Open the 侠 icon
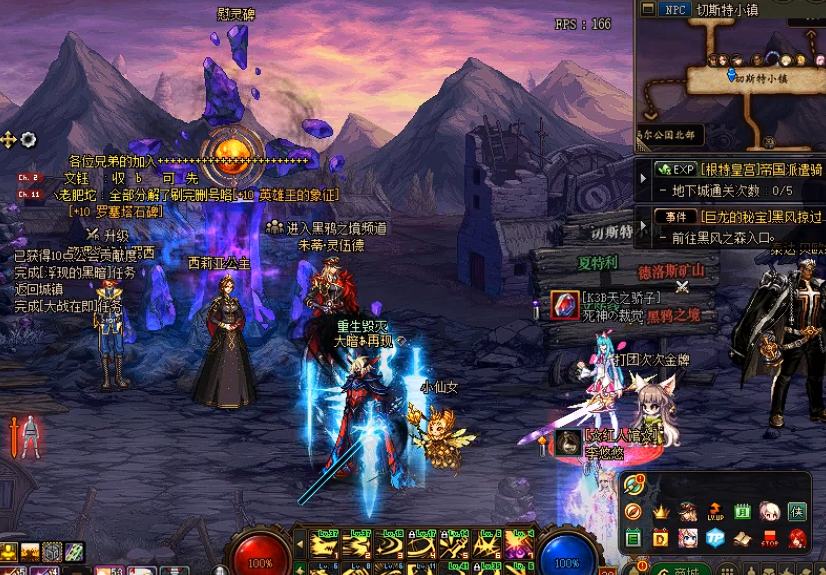Viewport: 826px width, 575px height. point(797,512)
